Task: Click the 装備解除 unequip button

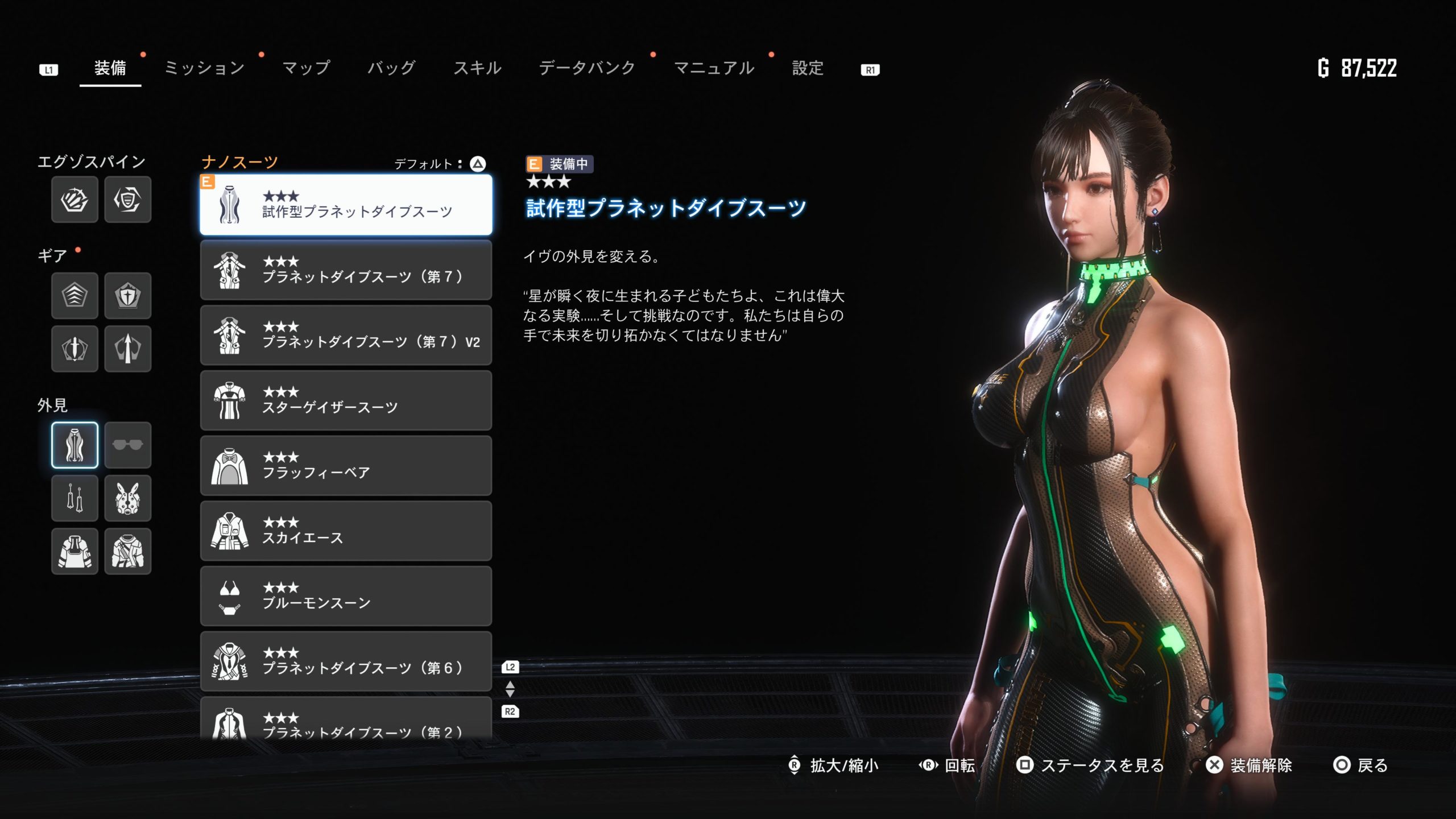Action: coord(1250,766)
